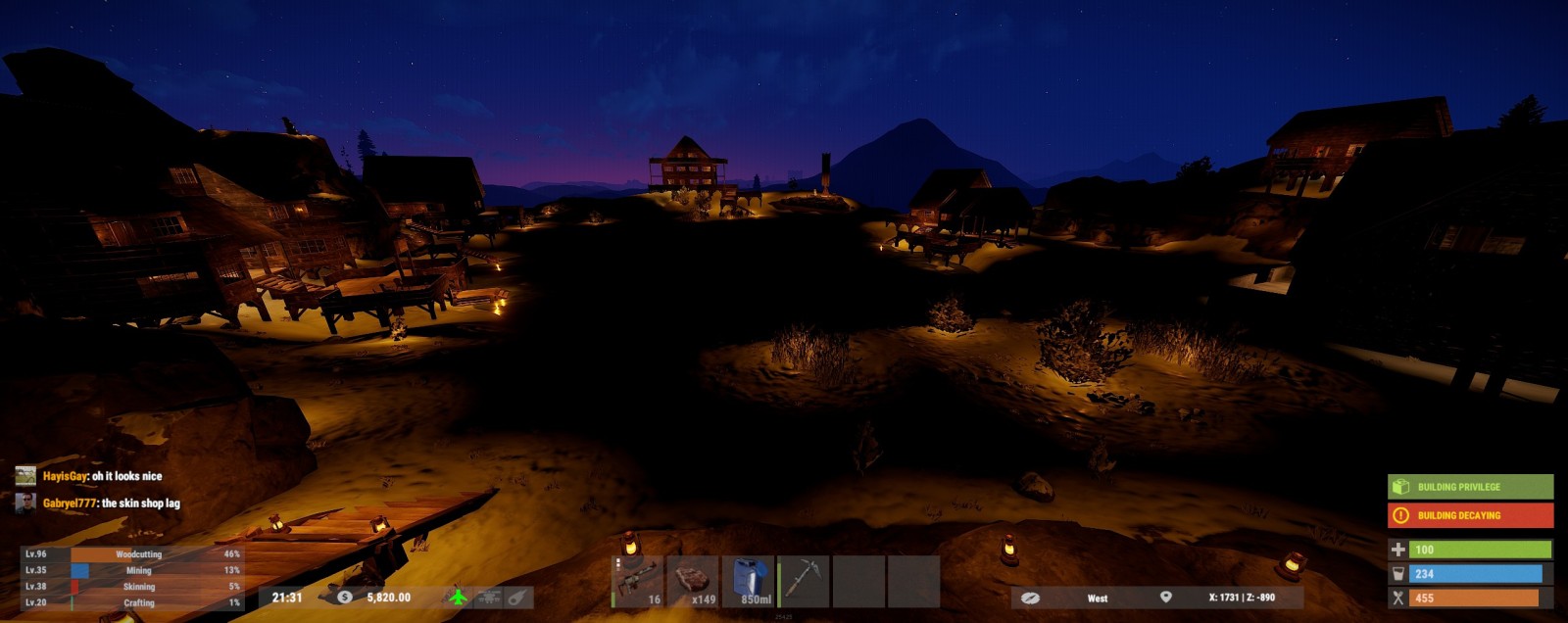Screen dimensions: 1568x623
Task: Select the cooked meat slot with x149
Action: pos(693,582)
